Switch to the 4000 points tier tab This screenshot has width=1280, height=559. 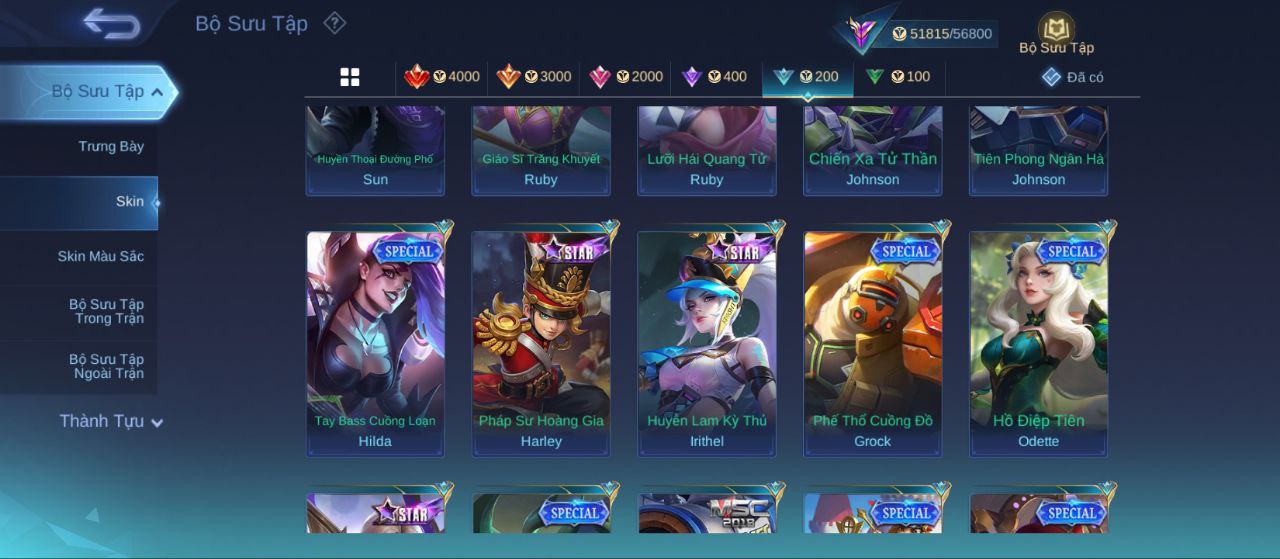pyautogui.click(x=441, y=77)
